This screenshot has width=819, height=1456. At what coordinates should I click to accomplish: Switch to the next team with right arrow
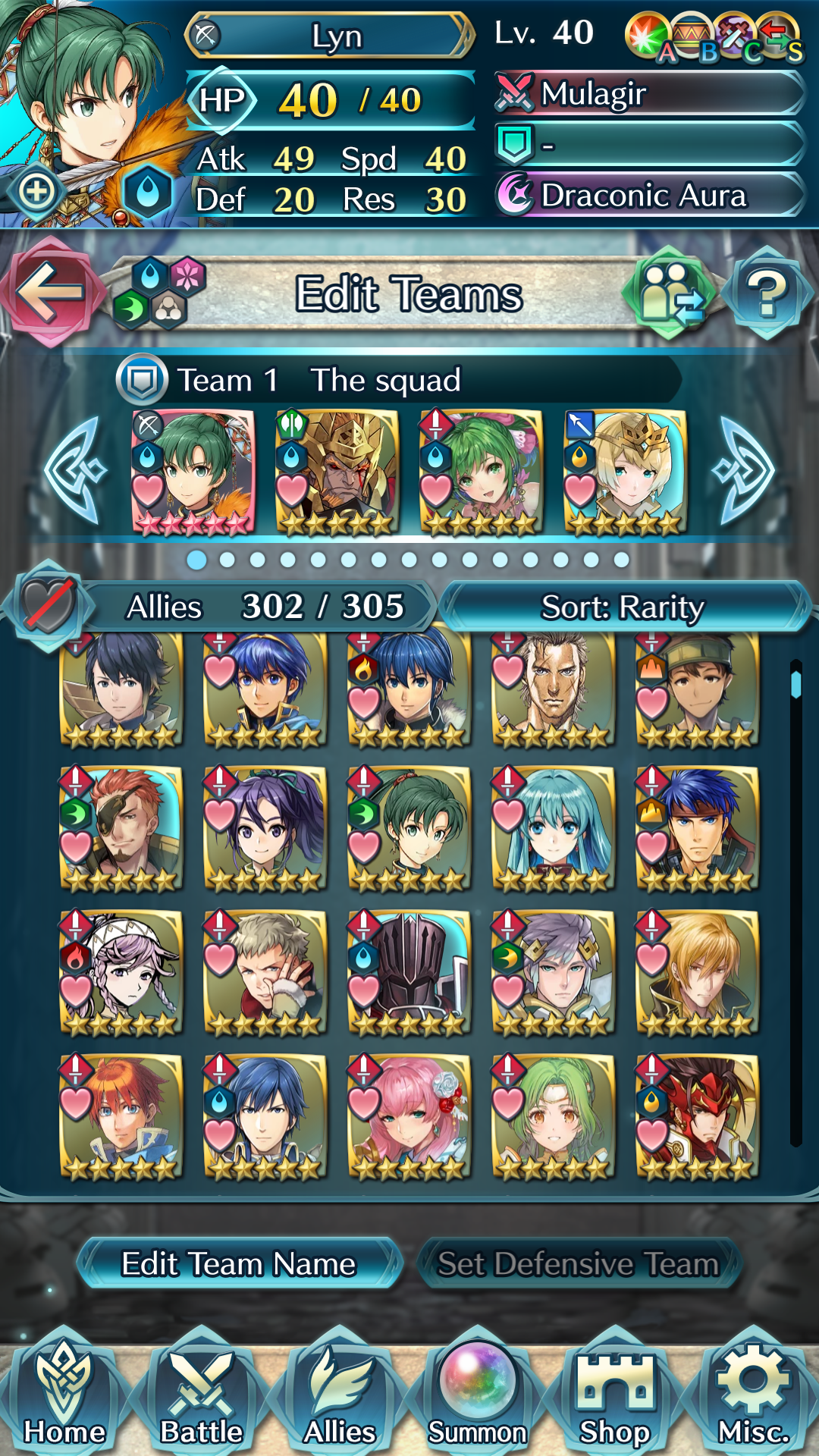(744, 471)
